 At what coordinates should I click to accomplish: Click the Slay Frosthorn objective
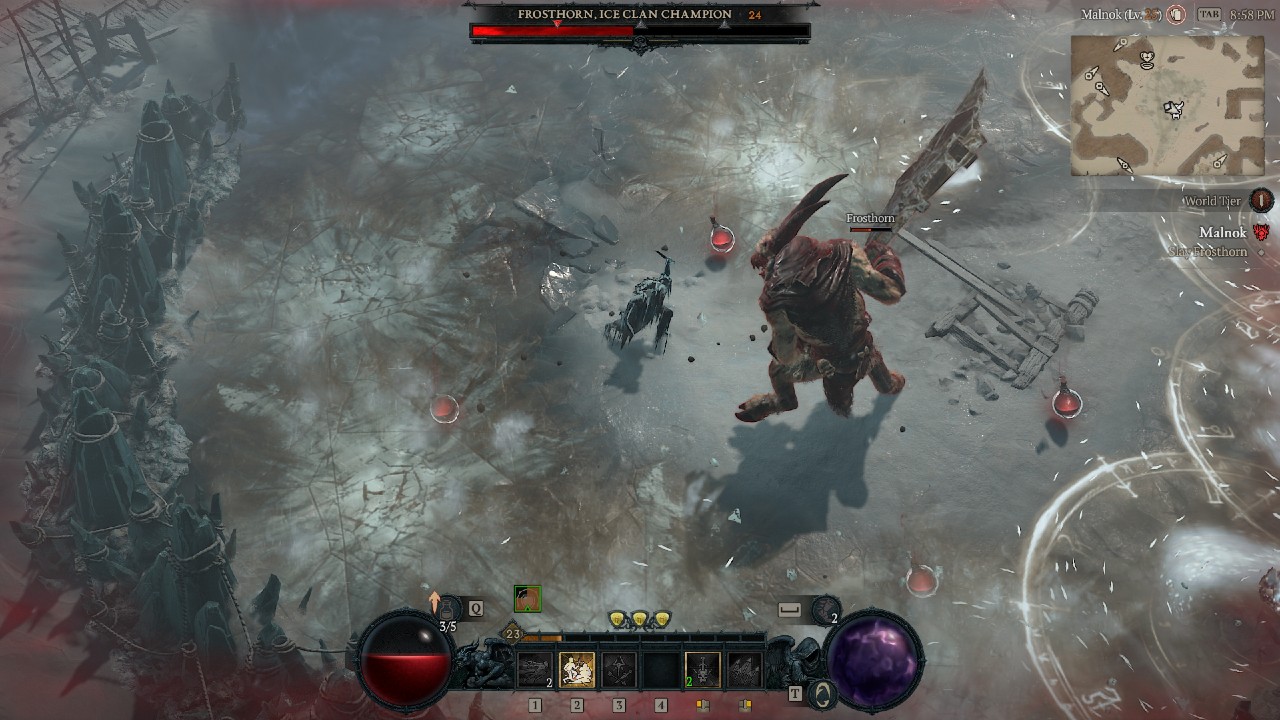[x=1208, y=252]
